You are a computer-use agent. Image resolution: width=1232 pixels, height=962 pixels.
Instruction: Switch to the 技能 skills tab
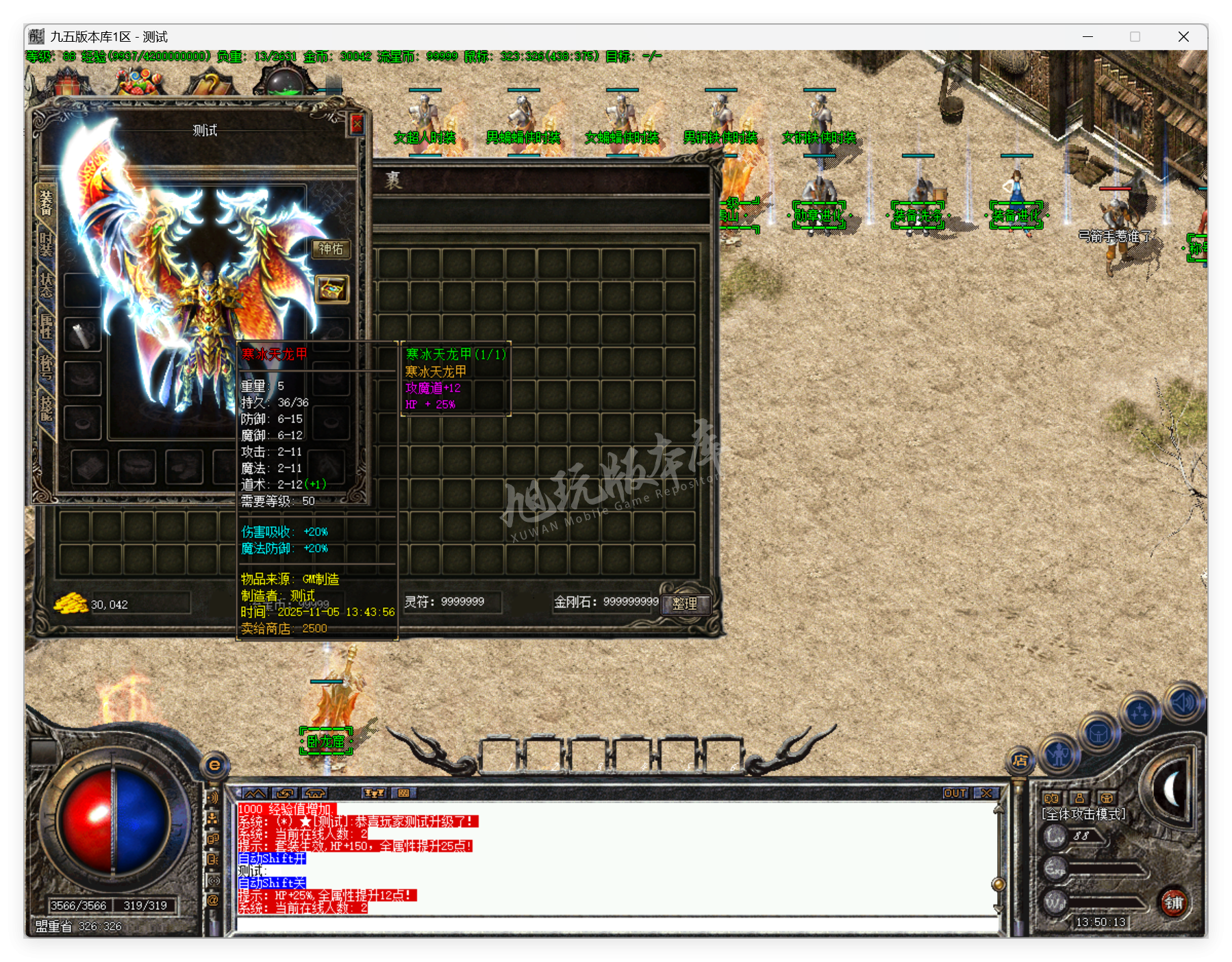pos(46,406)
